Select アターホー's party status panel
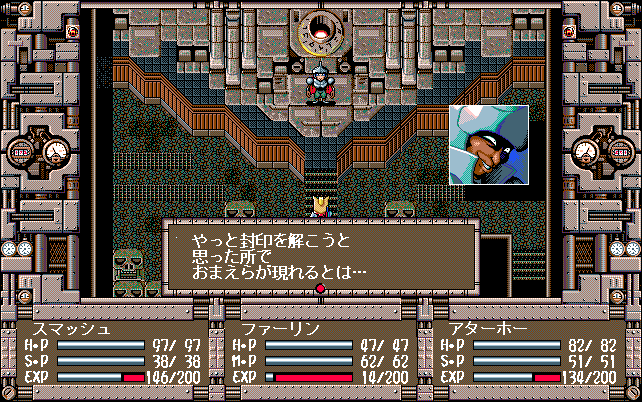The height and width of the screenshot is (402, 642). point(528,353)
